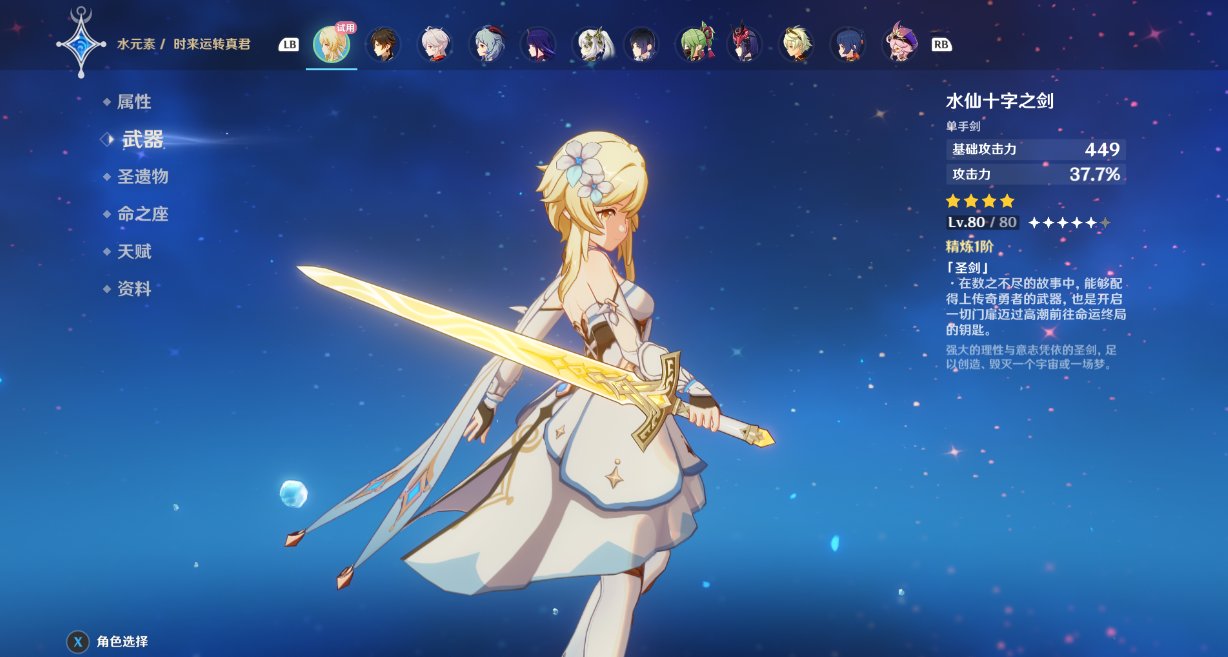Image resolution: width=1228 pixels, height=657 pixels.
Task: Select Ganyu's light-blue-haired horned portrait
Action: tap(487, 45)
